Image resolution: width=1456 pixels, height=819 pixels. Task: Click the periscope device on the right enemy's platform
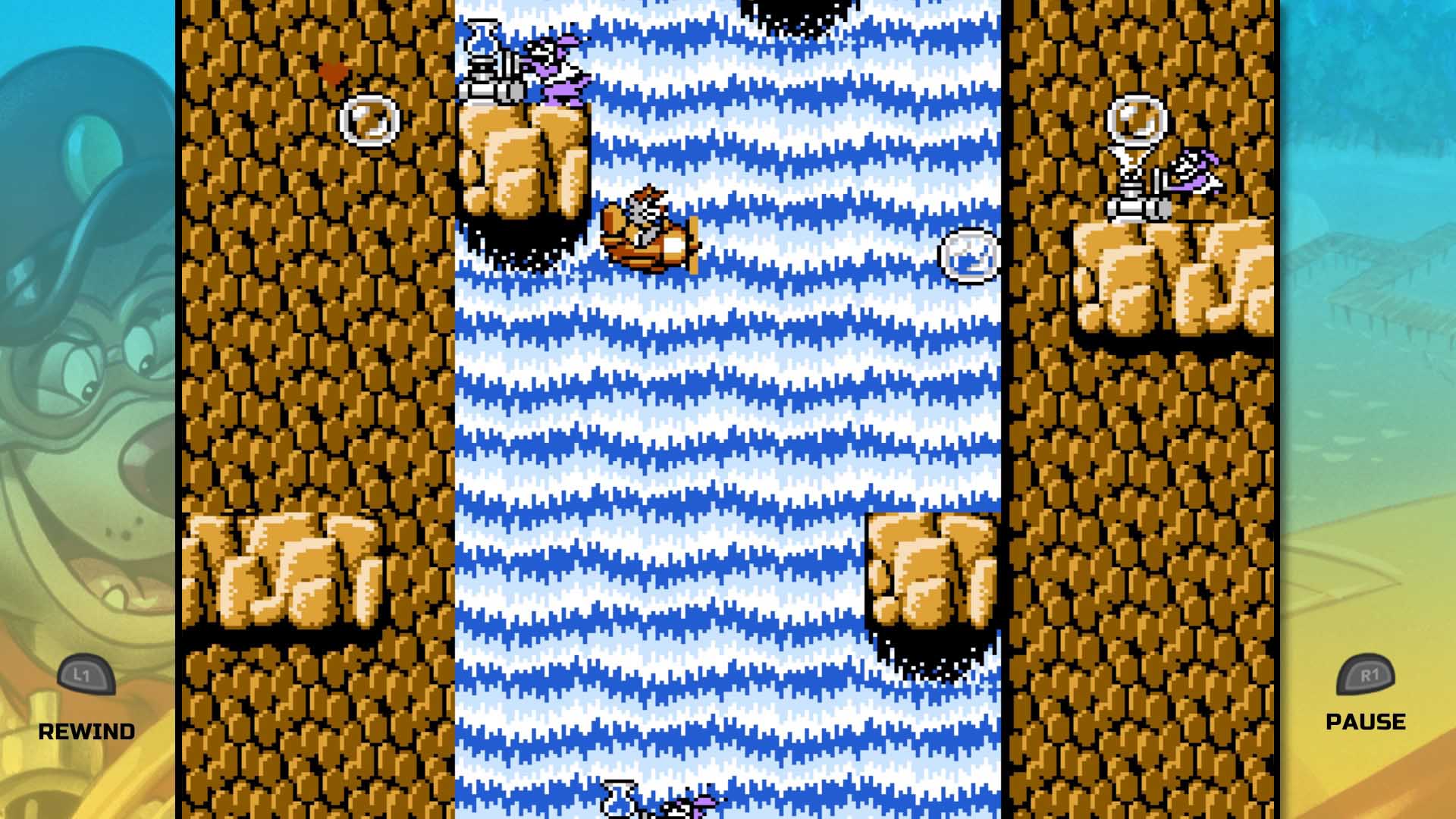pos(1134,152)
